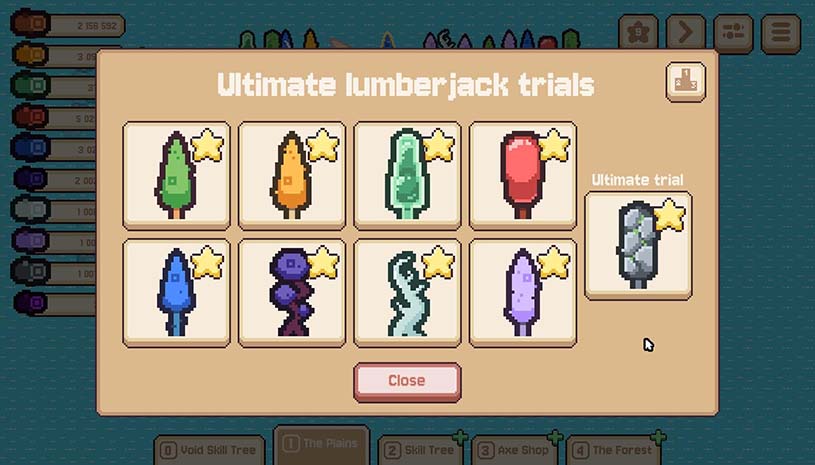Click the right arrow button
The height and width of the screenshot is (465, 815).
[x=686, y=33]
